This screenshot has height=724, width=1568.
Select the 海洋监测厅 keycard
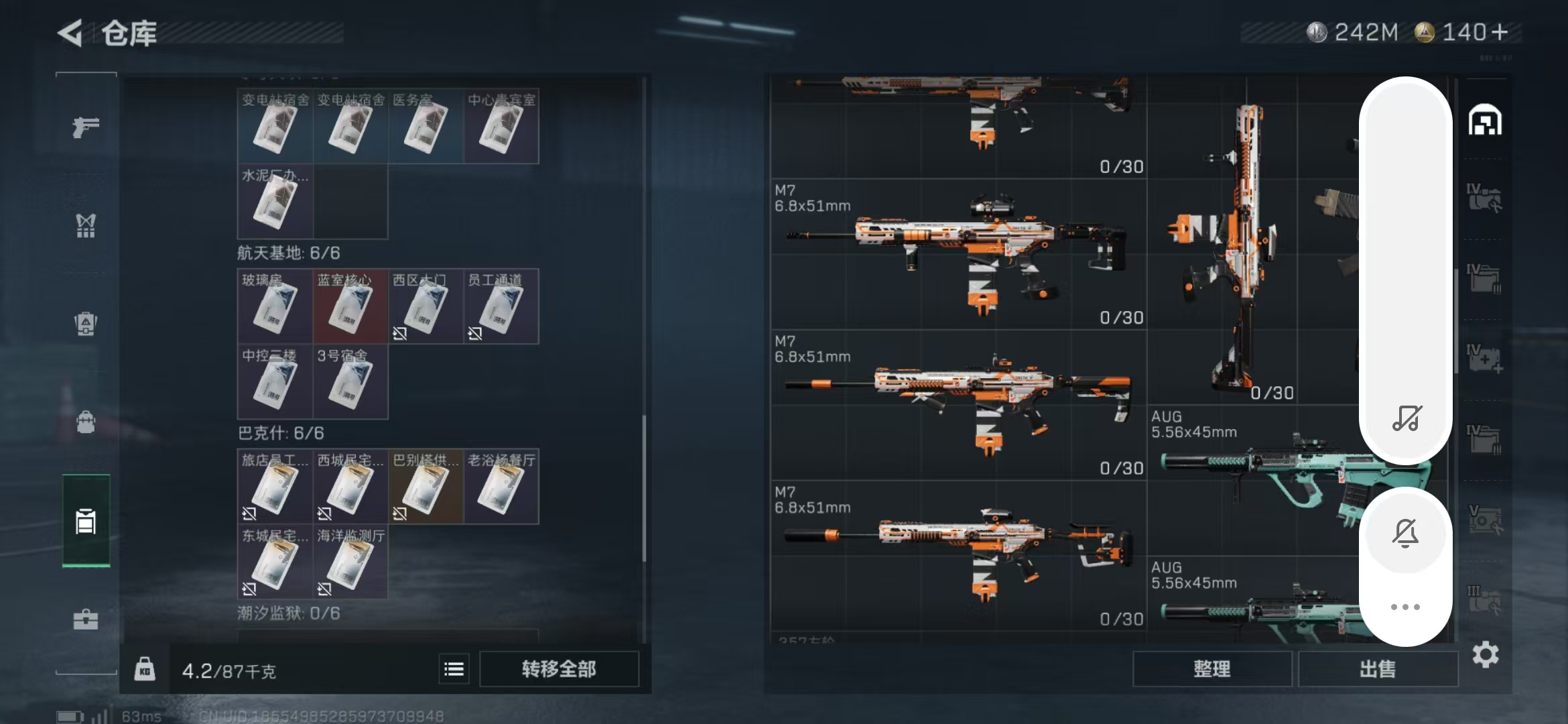(350, 562)
